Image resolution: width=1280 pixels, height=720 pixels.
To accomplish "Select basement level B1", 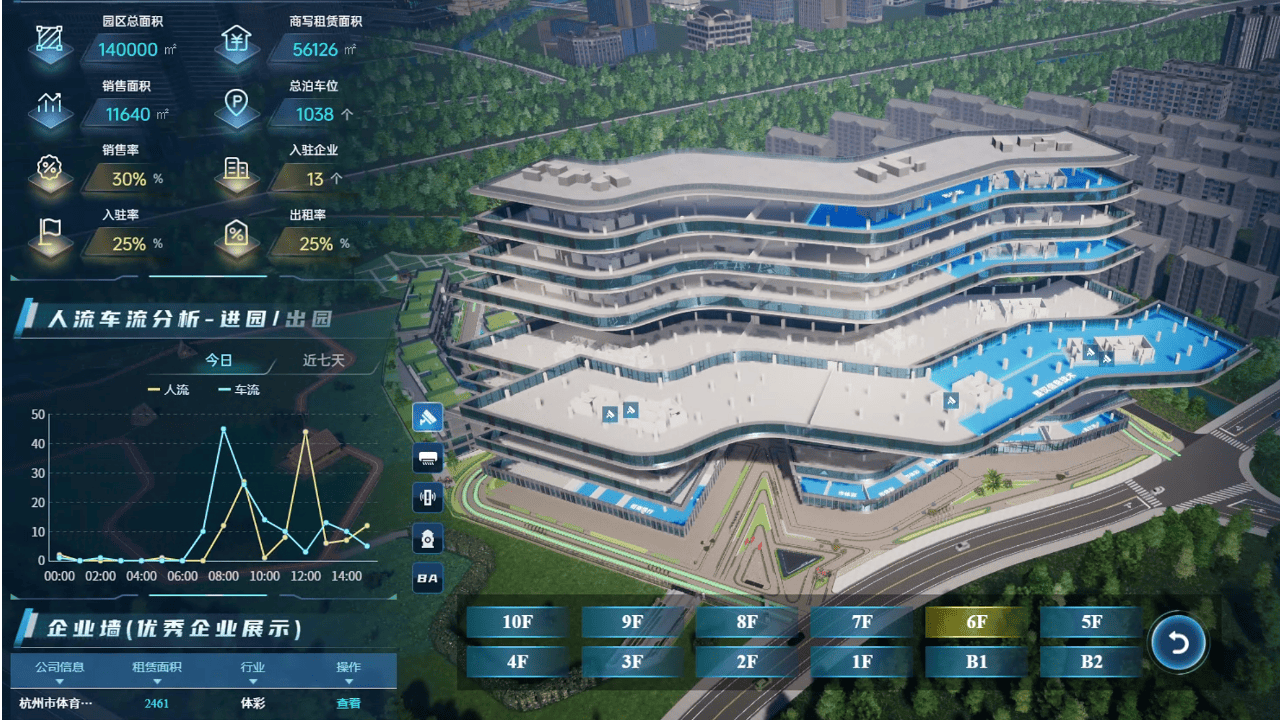I will [x=977, y=661].
